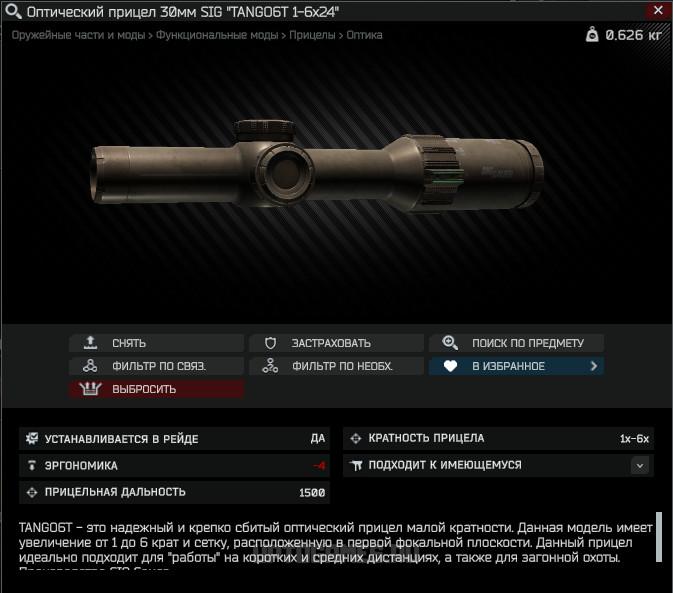
Task: Close the TANGO6T item inspection window
Action: [656, 11]
